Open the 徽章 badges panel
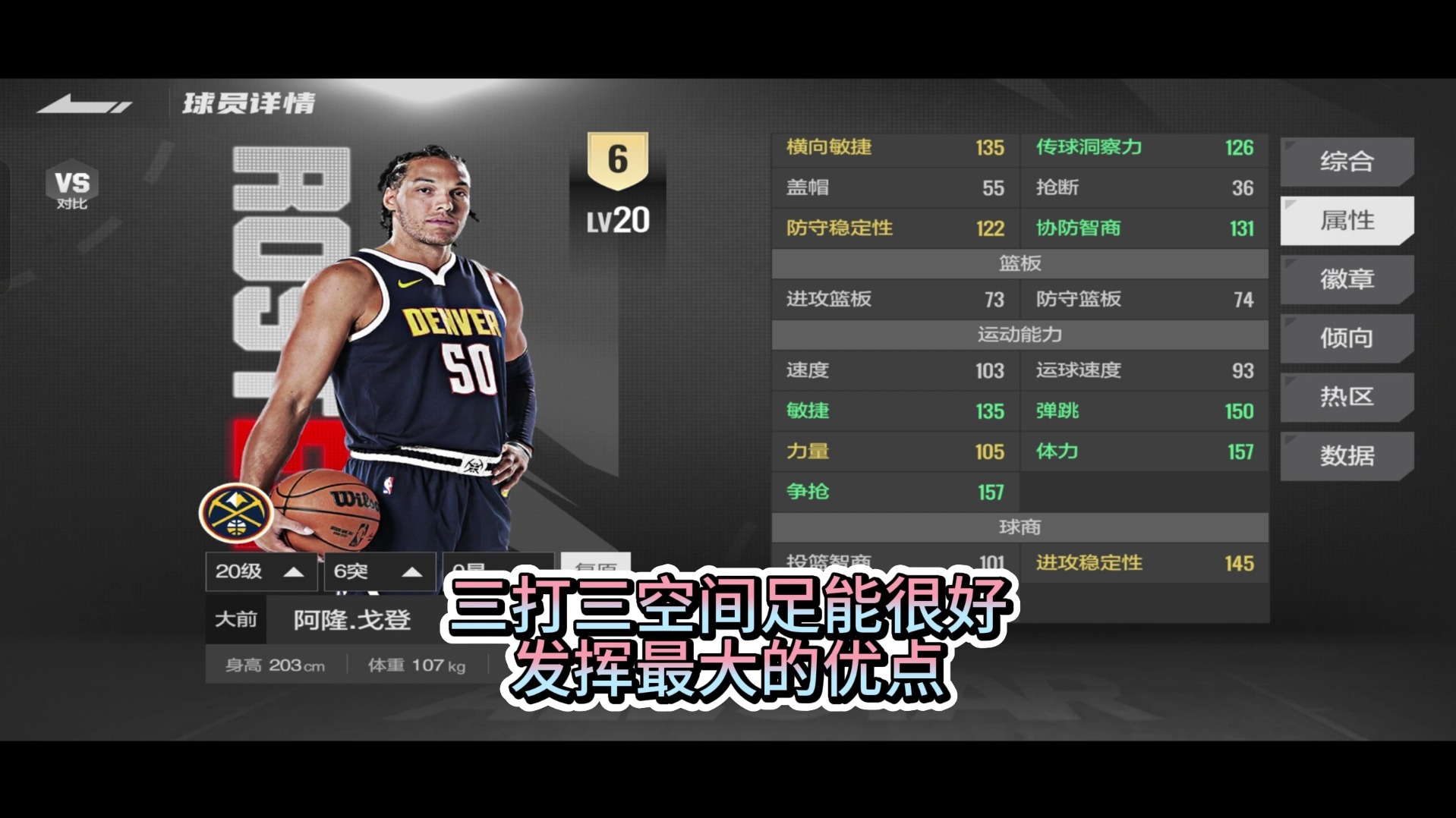Viewport: 1456px width, 818px height. (x=1347, y=279)
